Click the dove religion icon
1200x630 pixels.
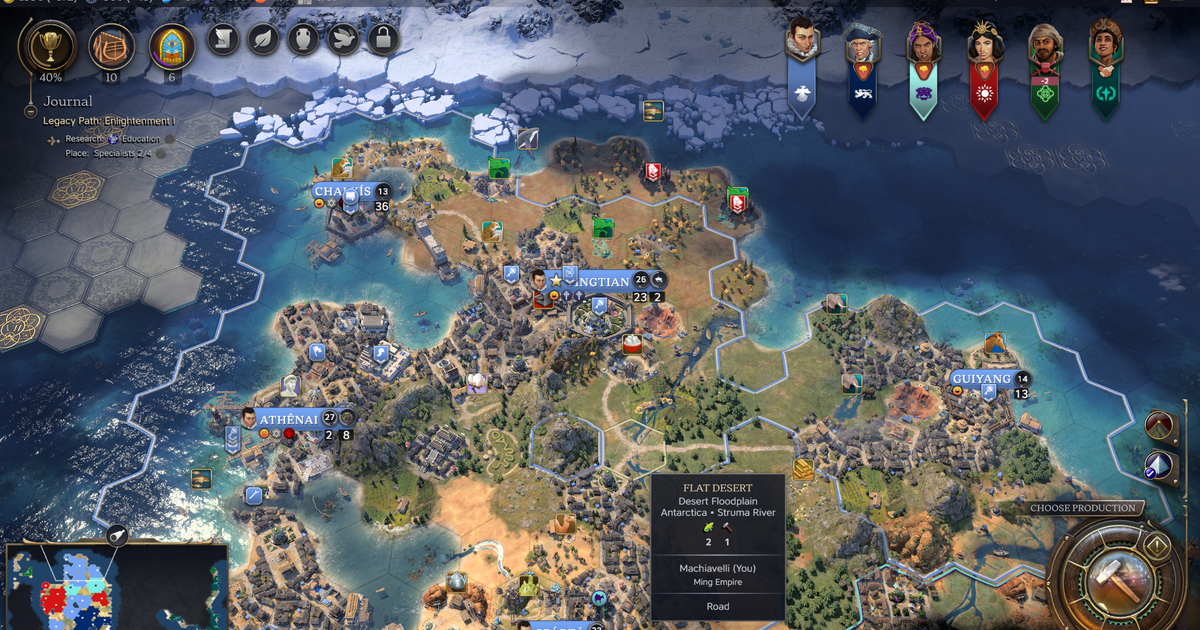343,39
